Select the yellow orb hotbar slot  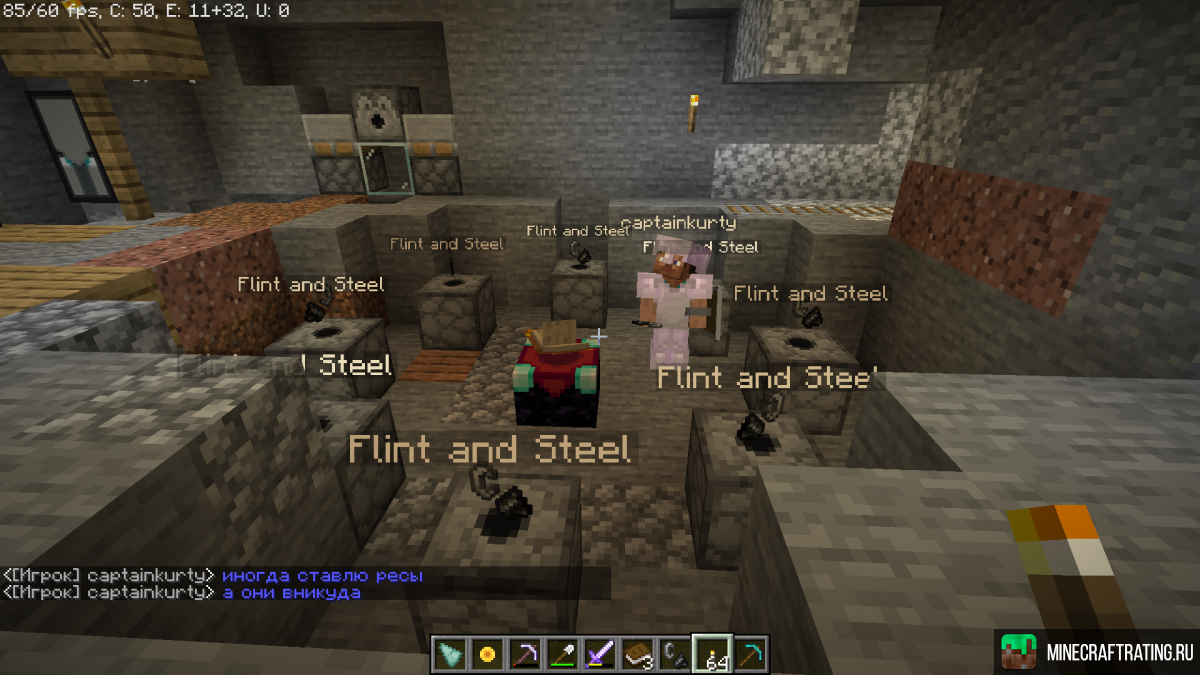[488, 653]
